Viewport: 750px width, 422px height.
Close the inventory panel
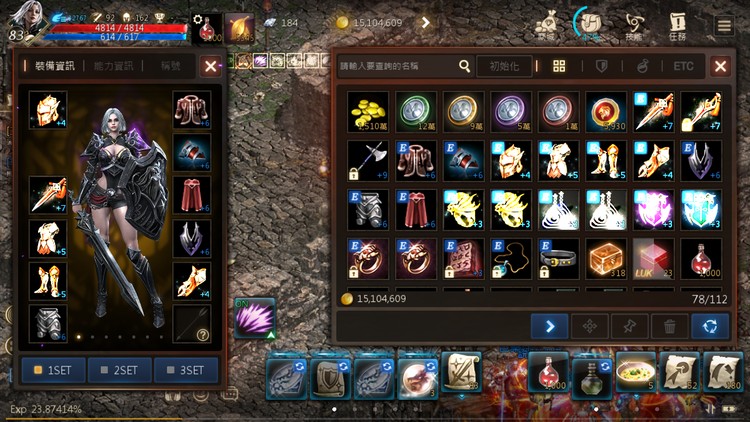(720, 67)
